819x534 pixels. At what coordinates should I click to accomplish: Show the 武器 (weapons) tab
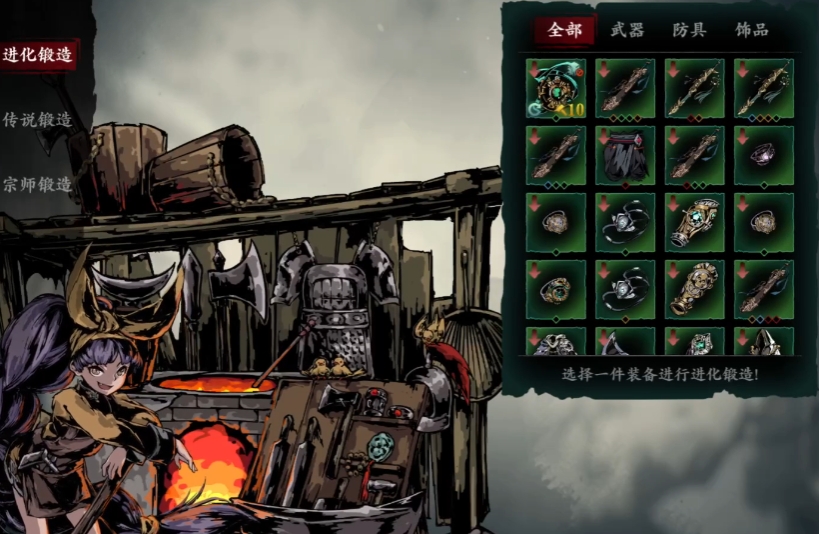click(628, 30)
